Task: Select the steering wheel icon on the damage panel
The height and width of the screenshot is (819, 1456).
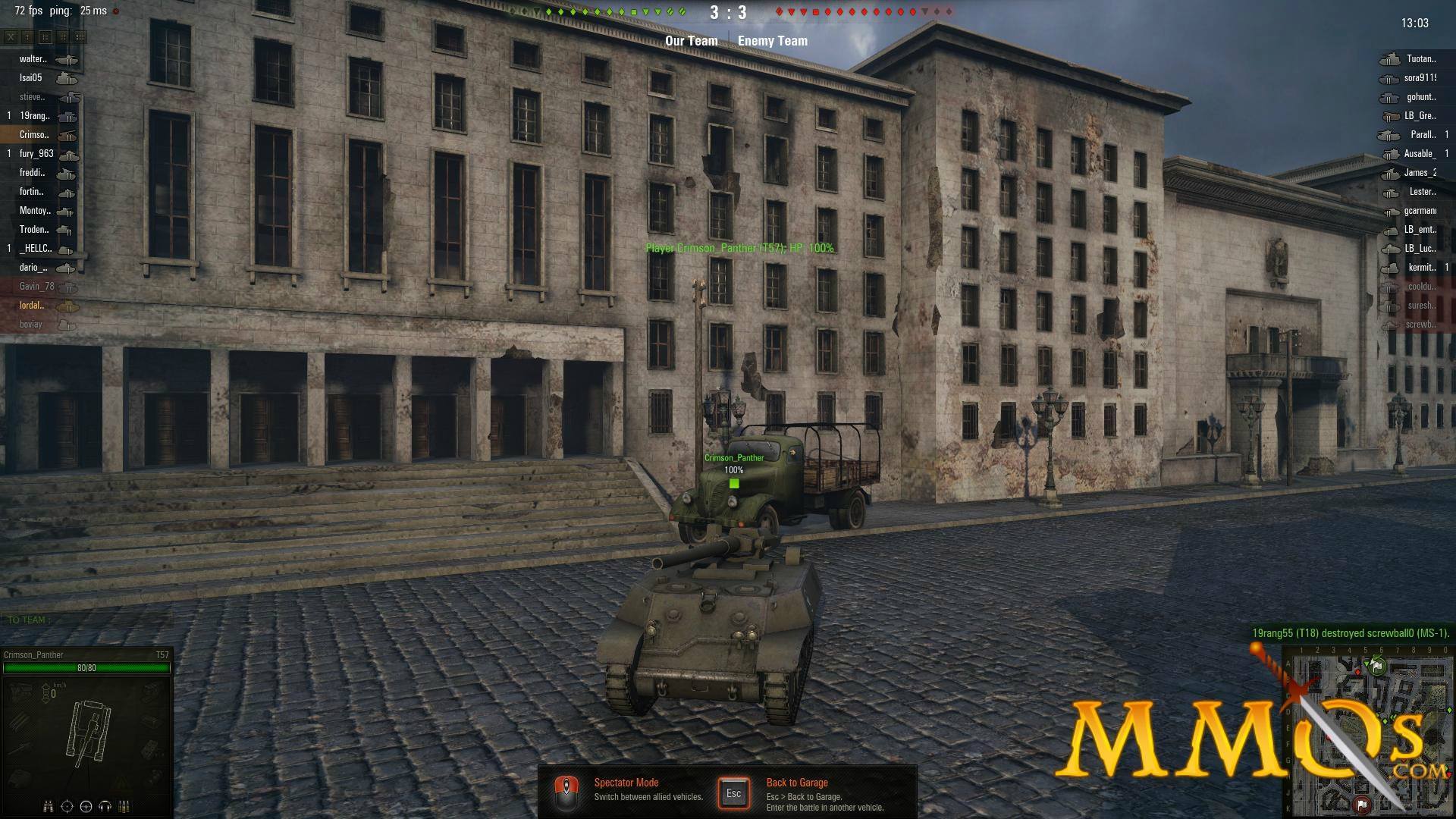Action: [86, 806]
